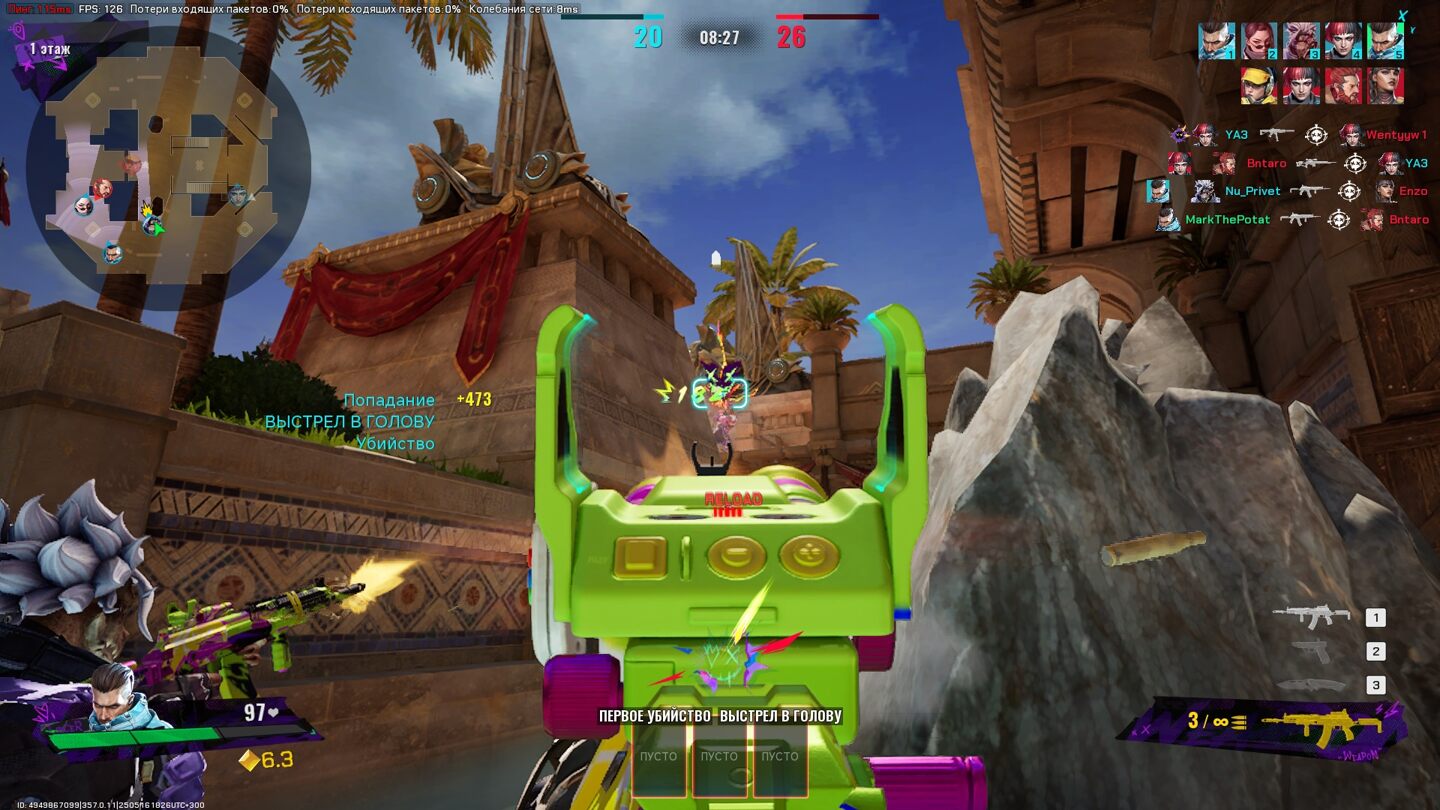Equip the knife in weapon slot 3
This screenshot has width=1440, height=810.
1310,685
